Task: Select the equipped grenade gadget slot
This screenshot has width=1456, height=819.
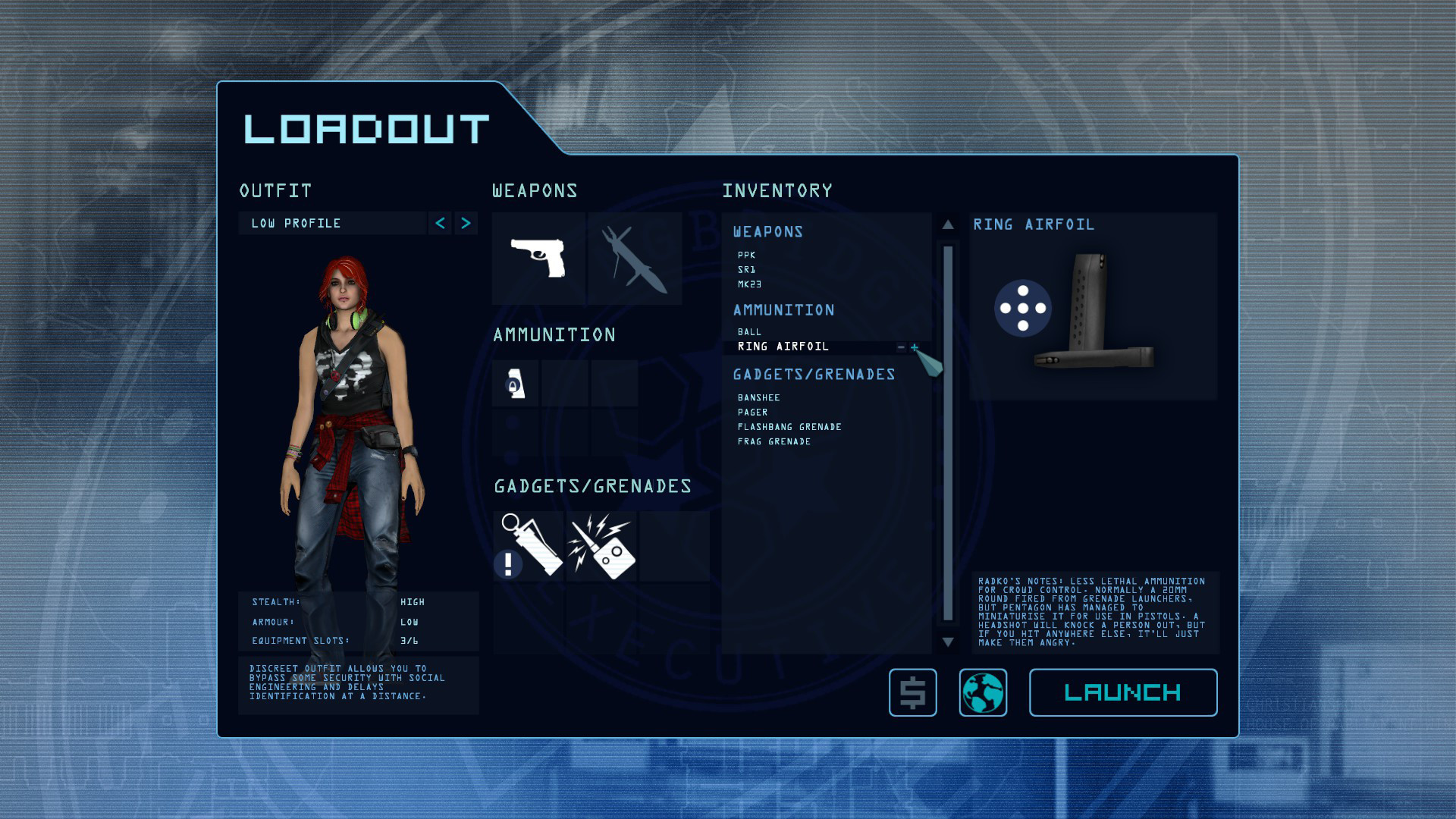Action: click(x=529, y=546)
